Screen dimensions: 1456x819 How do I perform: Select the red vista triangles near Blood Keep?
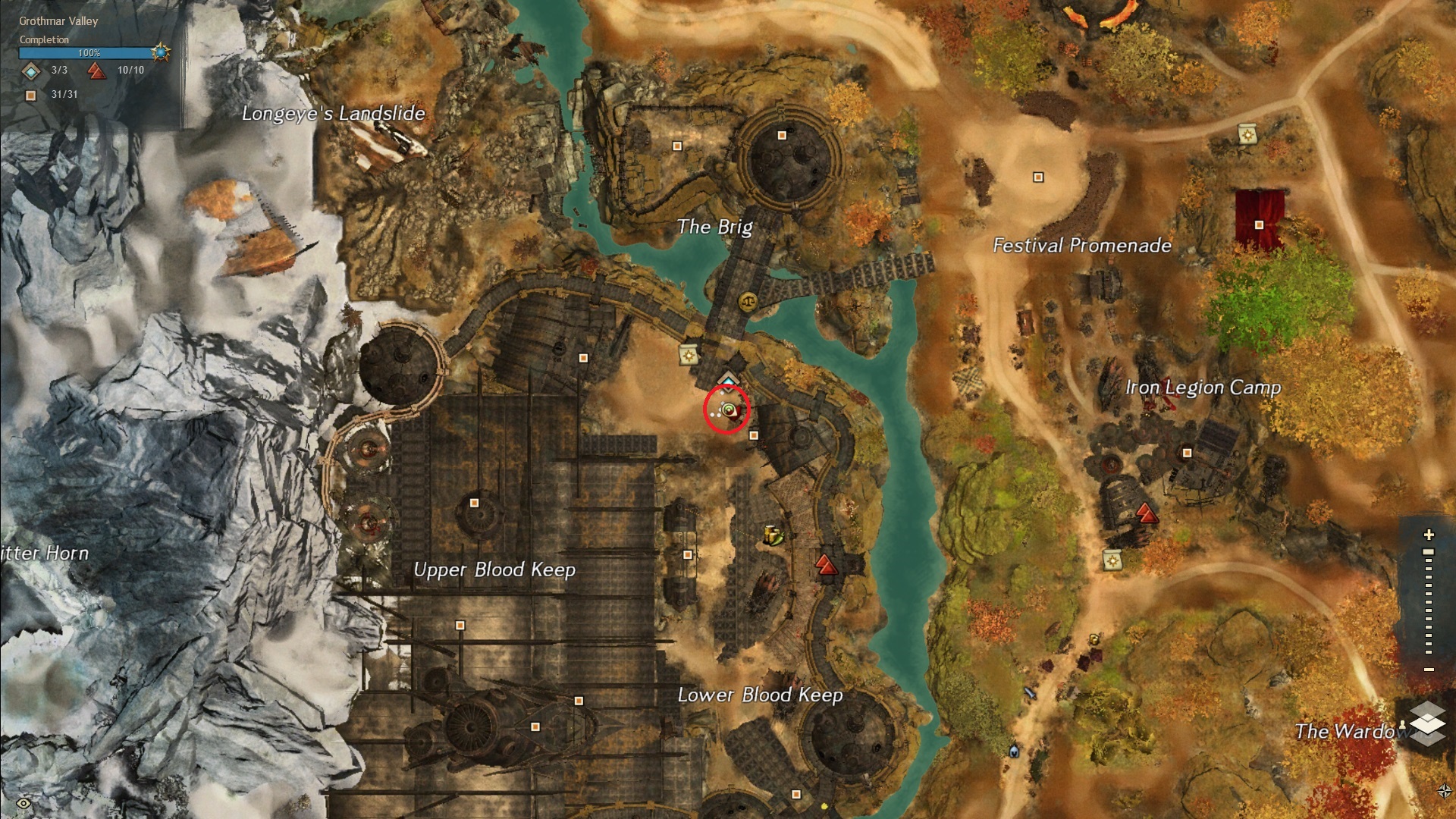[x=825, y=564]
